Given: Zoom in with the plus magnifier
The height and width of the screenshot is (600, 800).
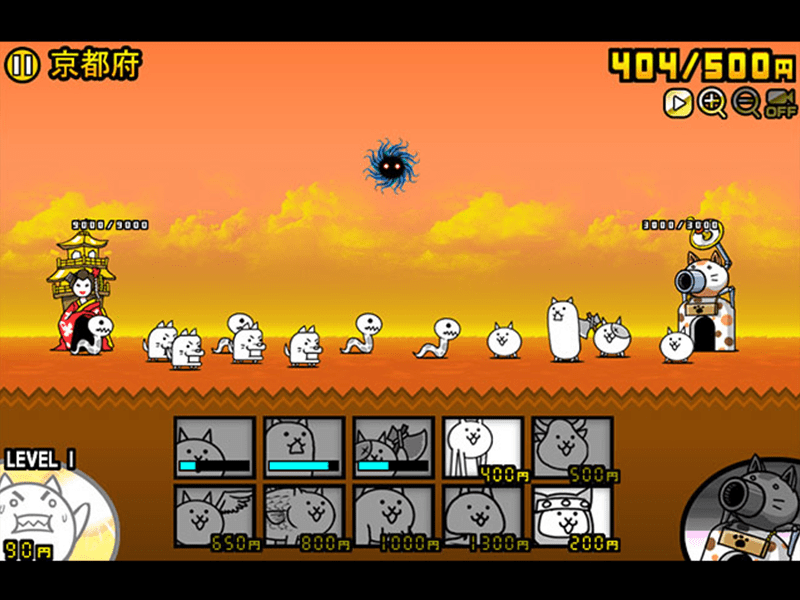Looking at the screenshot, I should click(712, 102).
